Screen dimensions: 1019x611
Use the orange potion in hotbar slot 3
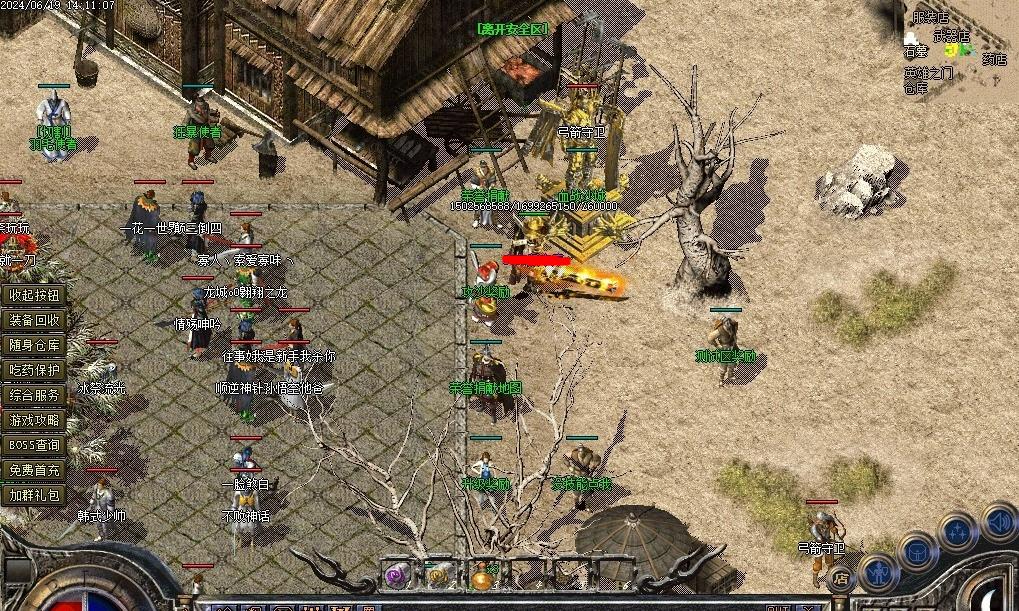coord(483,575)
